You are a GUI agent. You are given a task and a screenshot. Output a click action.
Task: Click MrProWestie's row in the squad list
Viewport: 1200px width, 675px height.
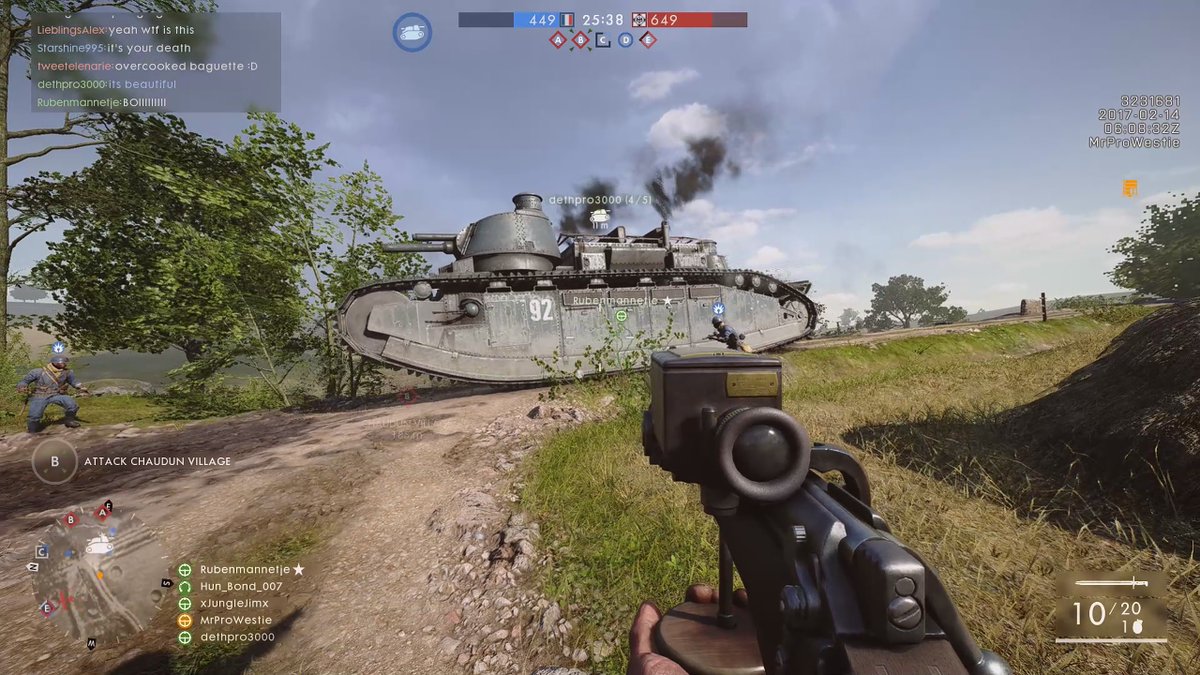pos(236,620)
